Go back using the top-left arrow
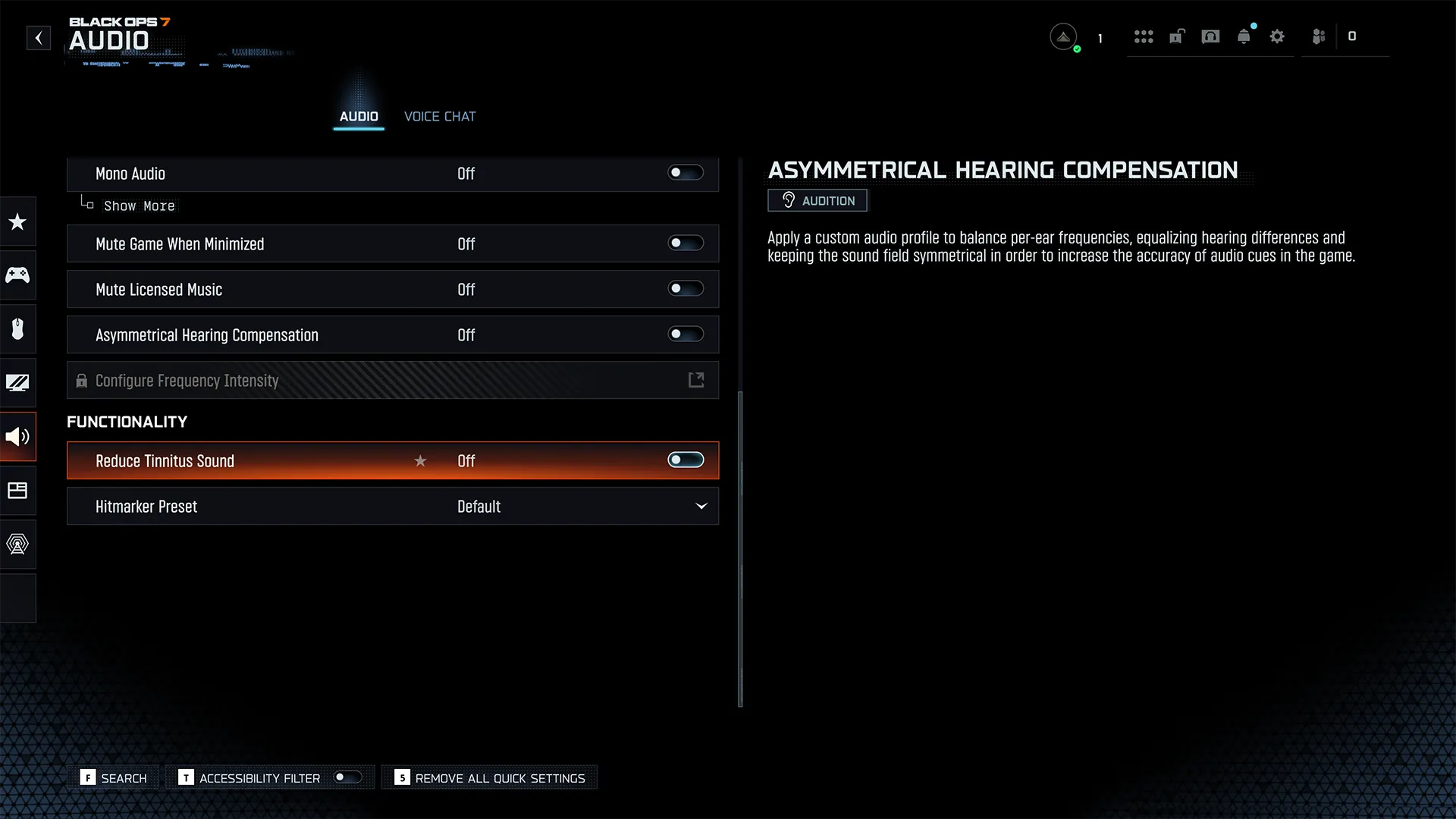Viewport: 1456px width, 819px height. [39, 38]
